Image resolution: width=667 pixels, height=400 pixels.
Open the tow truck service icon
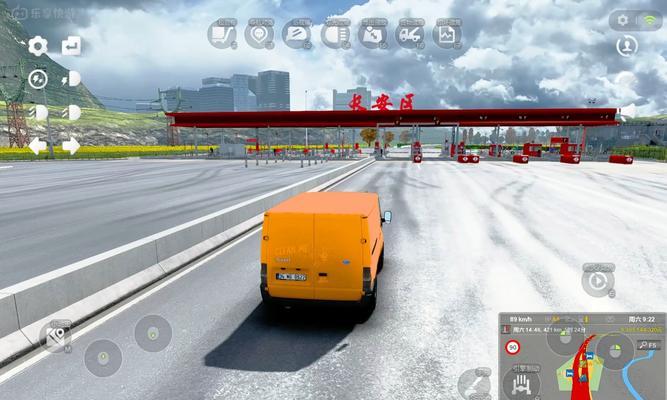[x=410, y=34]
